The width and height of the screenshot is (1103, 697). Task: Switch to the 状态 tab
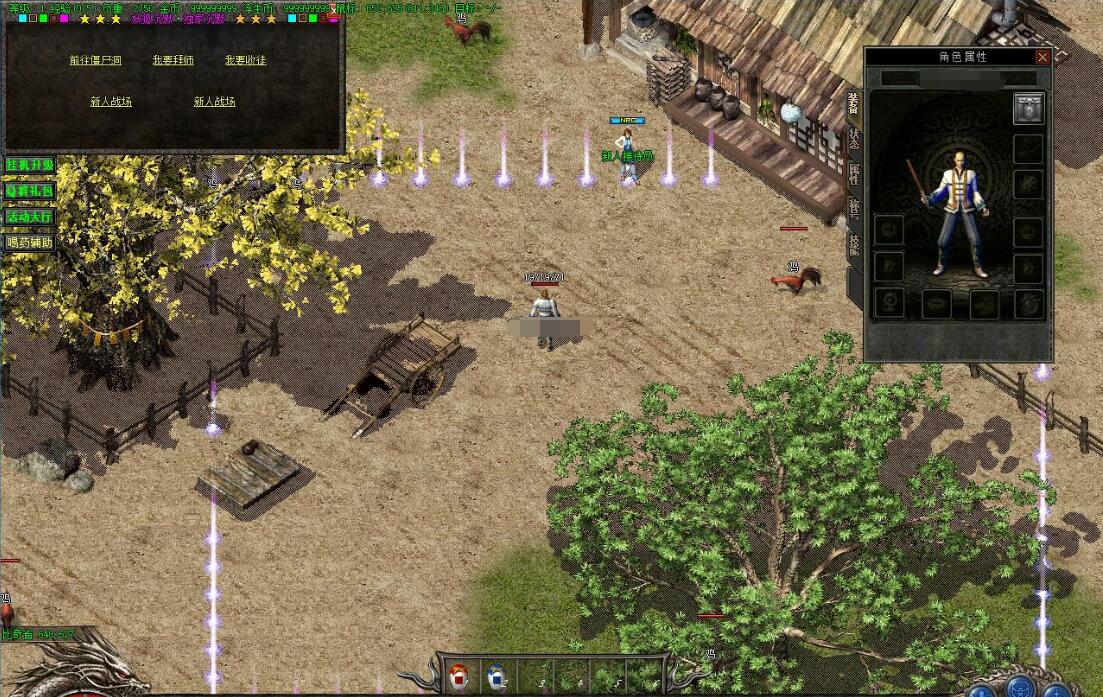(854, 139)
